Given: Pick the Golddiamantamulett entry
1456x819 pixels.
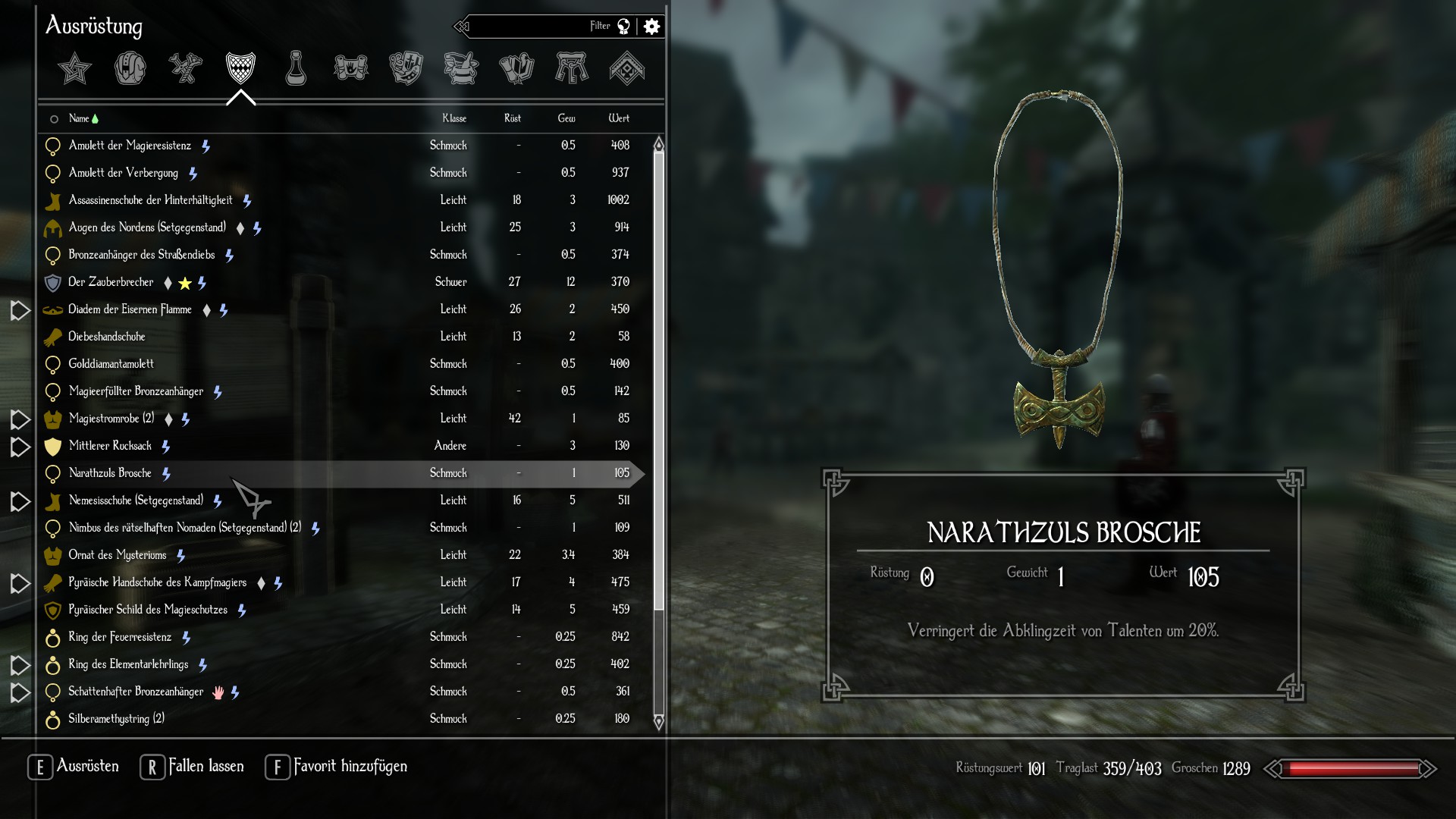Looking at the screenshot, I should (111, 364).
